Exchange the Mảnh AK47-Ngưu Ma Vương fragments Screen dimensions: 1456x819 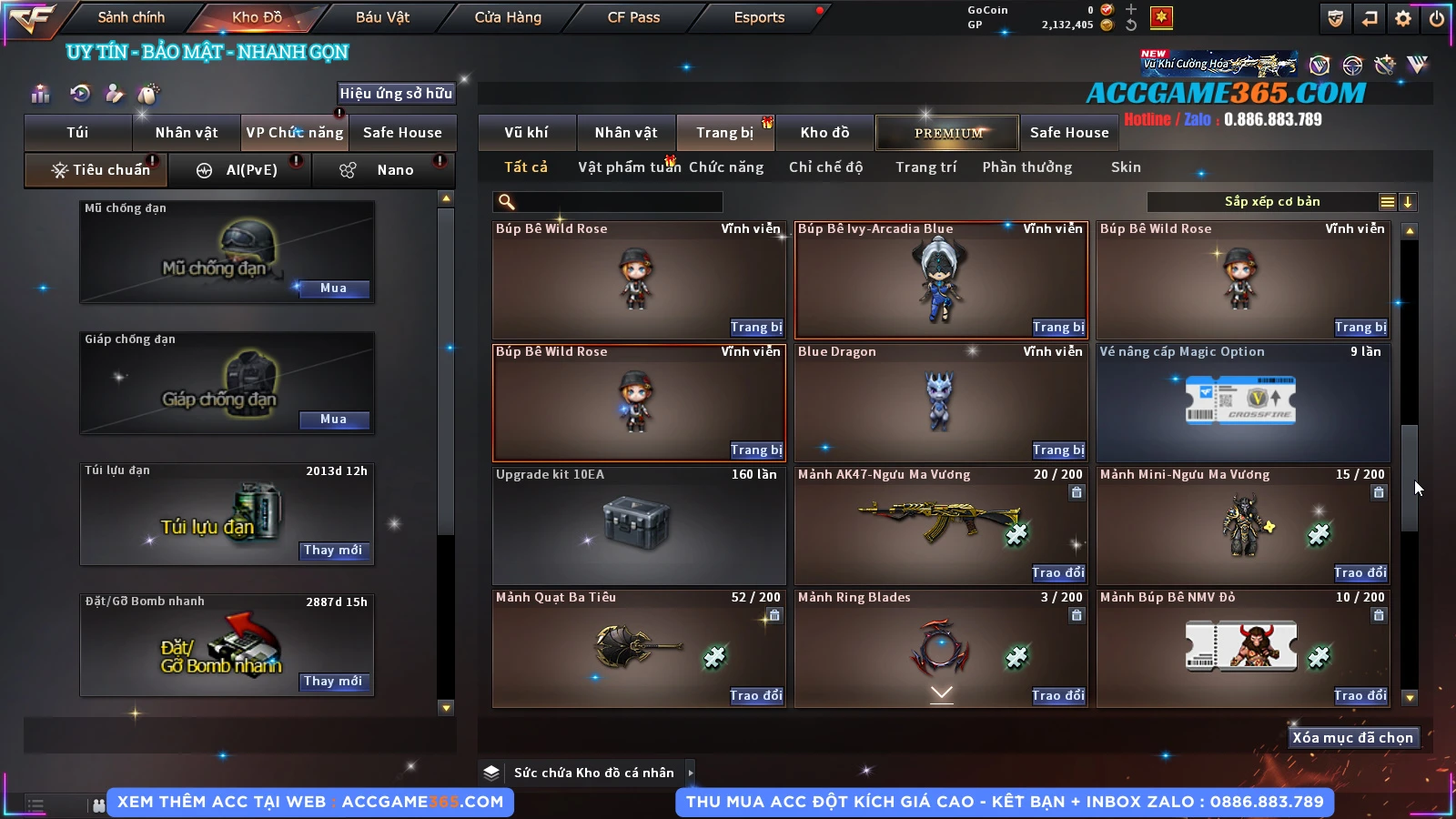click(x=1058, y=573)
